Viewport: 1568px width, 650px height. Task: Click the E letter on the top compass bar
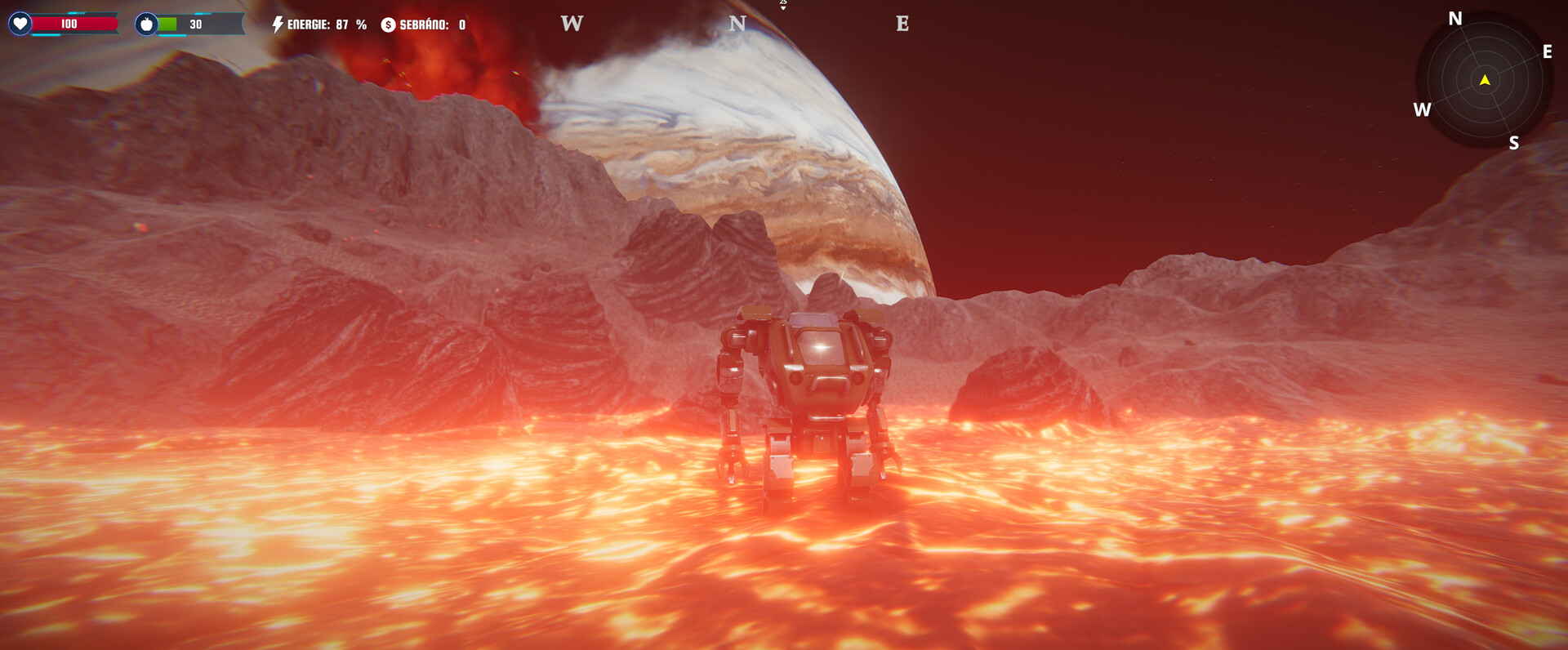click(902, 24)
